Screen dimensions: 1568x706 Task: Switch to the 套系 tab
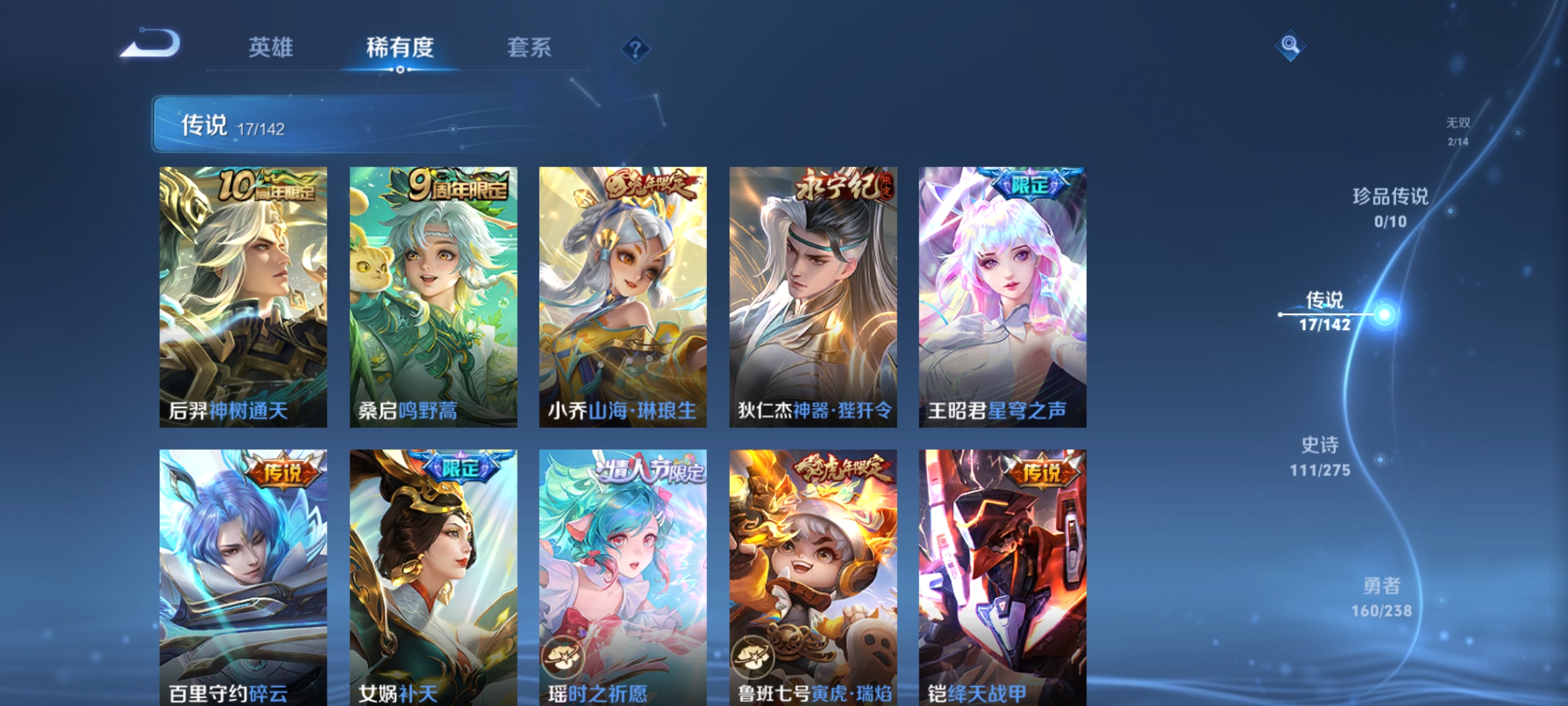(529, 47)
